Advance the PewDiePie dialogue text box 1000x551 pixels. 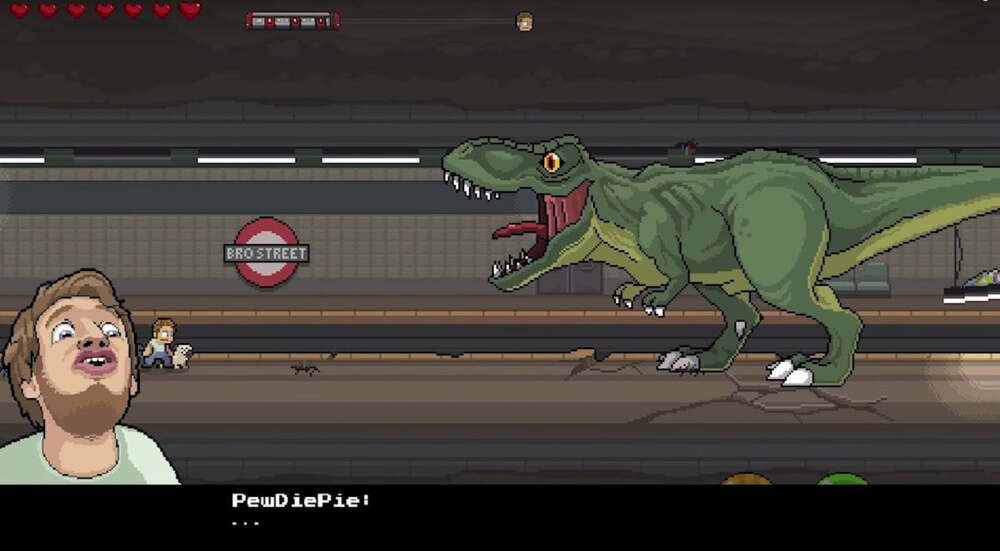pos(500,515)
